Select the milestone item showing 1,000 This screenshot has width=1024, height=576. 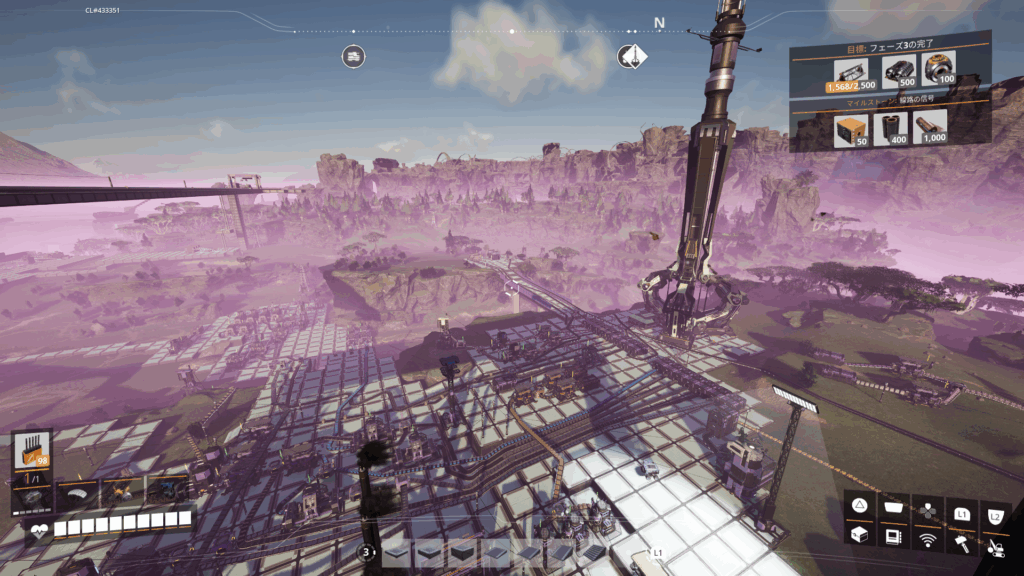coord(931,126)
